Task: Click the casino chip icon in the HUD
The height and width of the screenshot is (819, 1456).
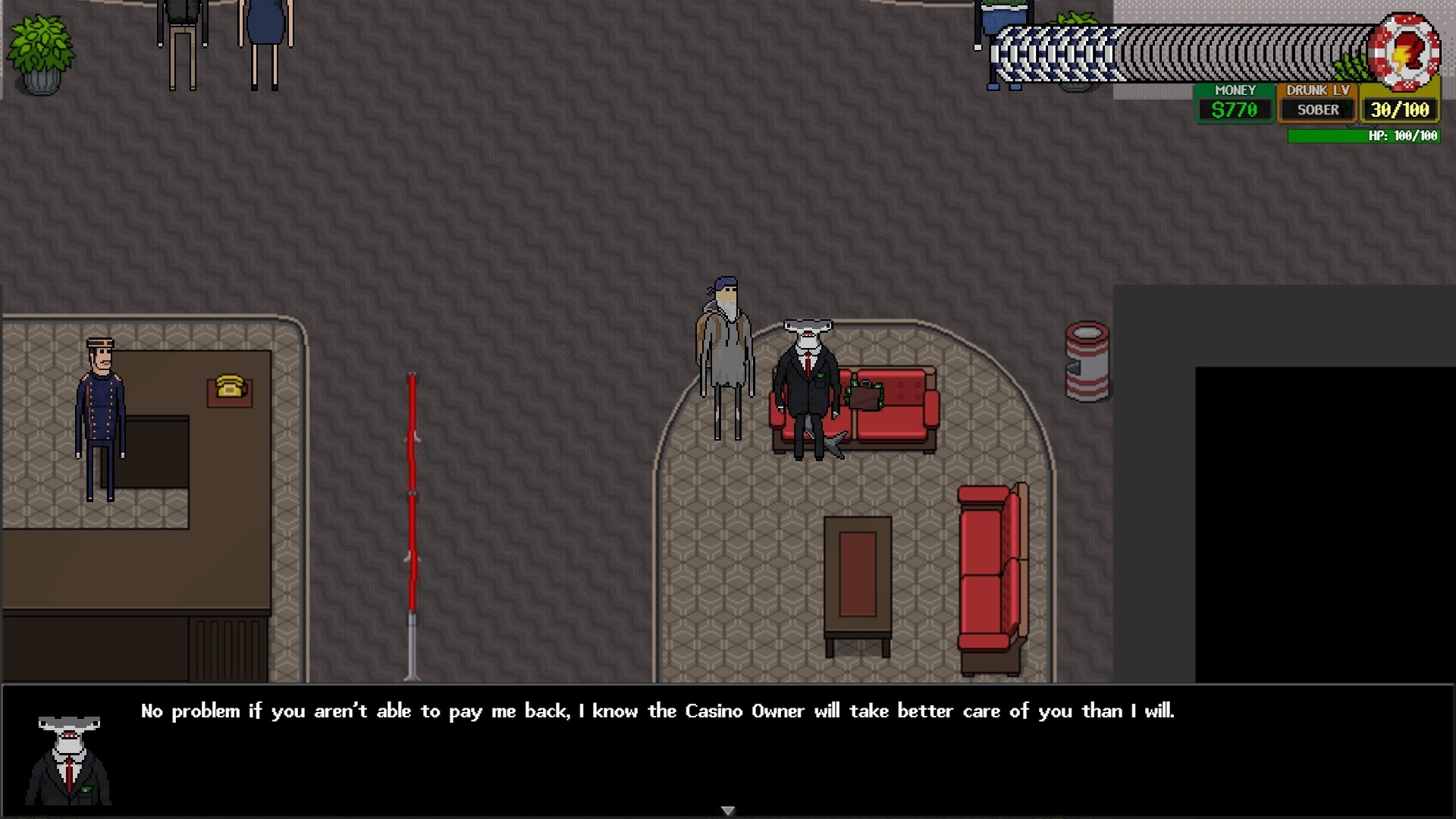Action: tap(1404, 52)
